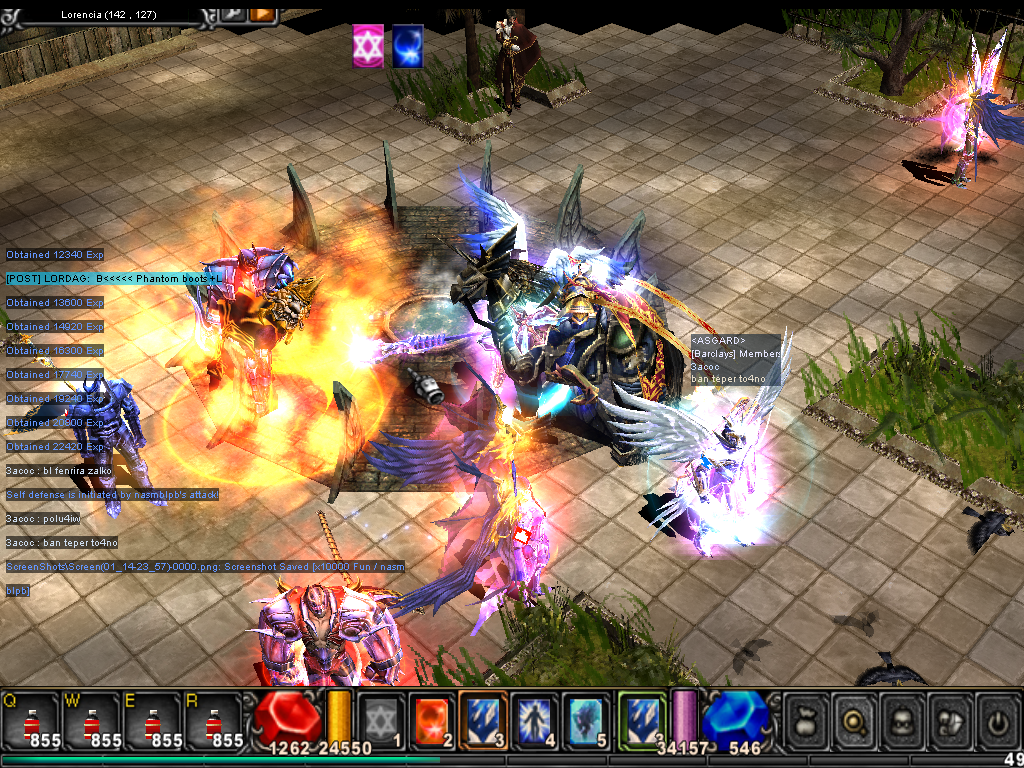
Task: Open the character helmet face button
Action: pos(903,719)
